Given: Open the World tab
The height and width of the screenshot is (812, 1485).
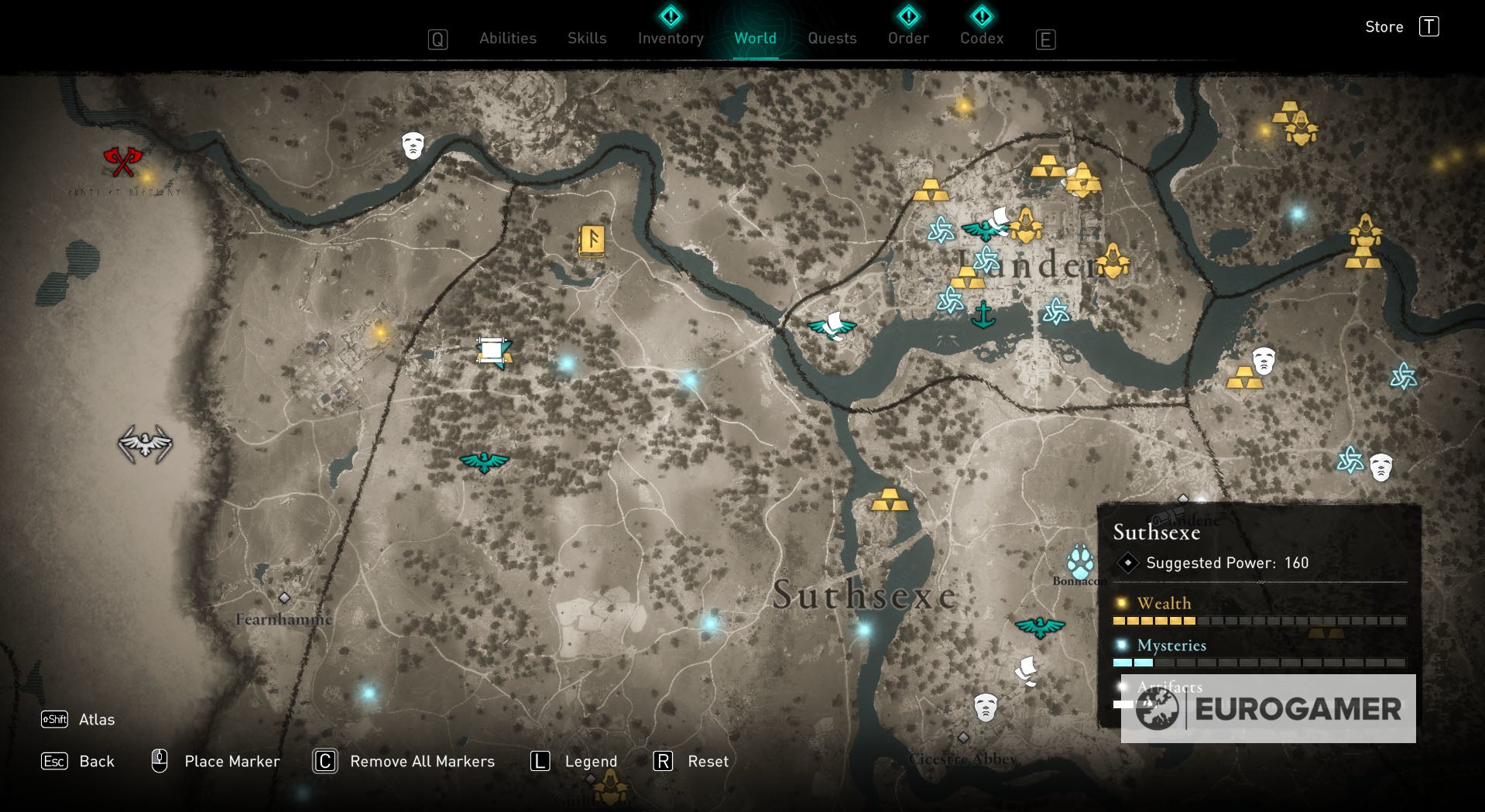Looking at the screenshot, I should coord(754,38).
